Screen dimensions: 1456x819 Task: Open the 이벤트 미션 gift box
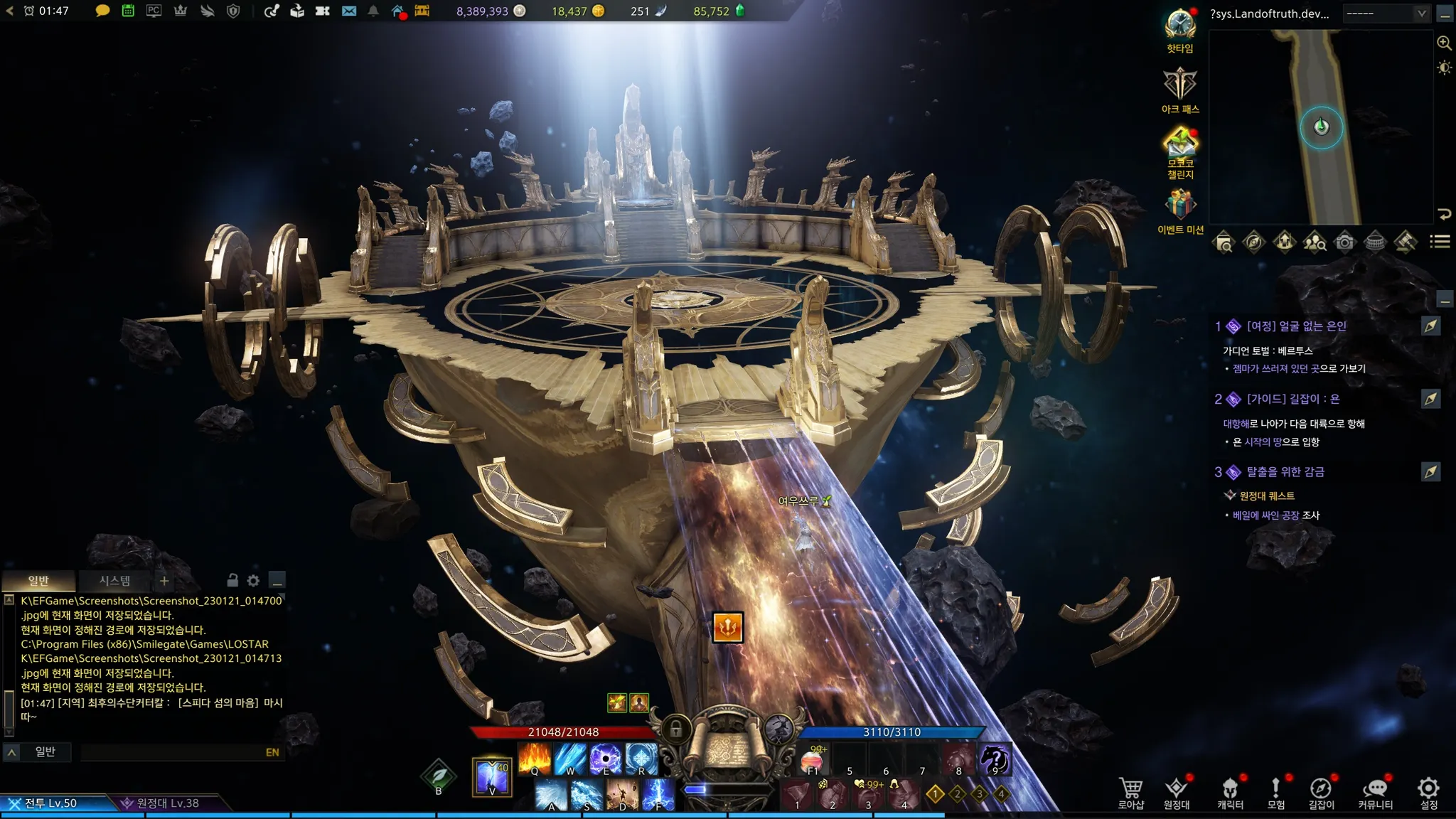coord(1180,210)
